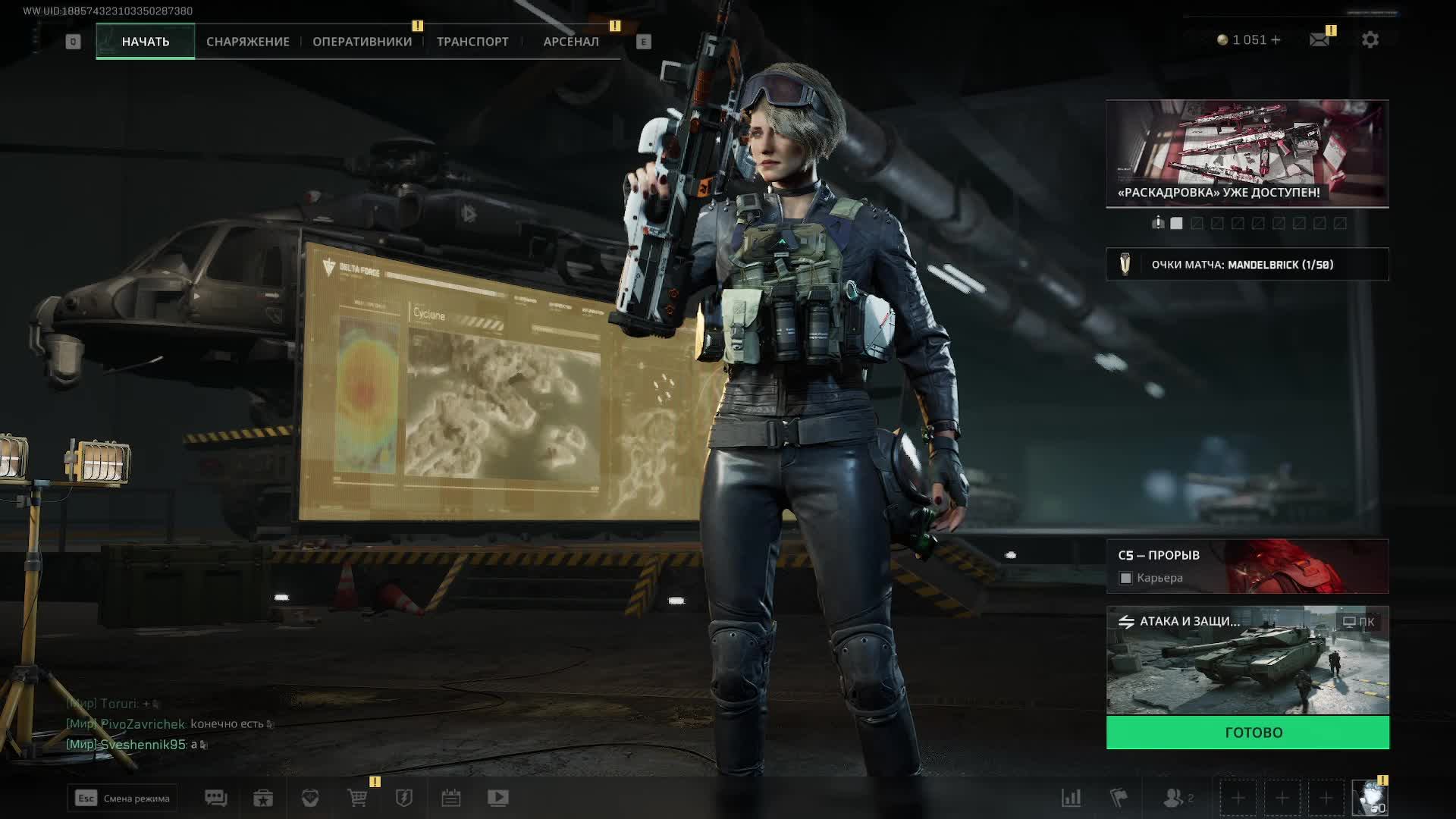Open the Очки матча Mandelbrick panel
1456x819 pixels.
(x=1247, y=265)
